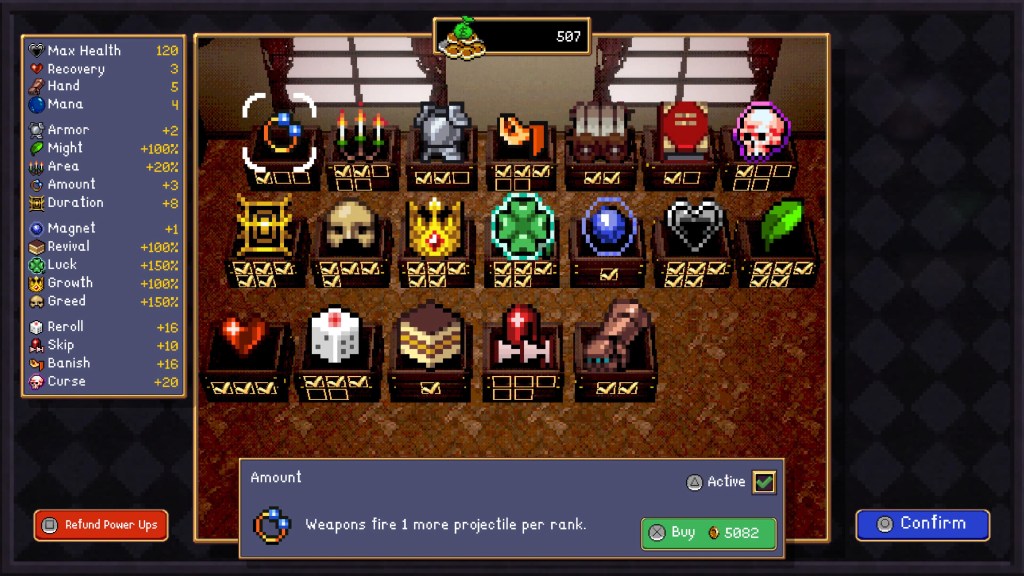
Task: Choose the hollow black heart power-up
Action: pyautogui.click(x=694, y=227)
